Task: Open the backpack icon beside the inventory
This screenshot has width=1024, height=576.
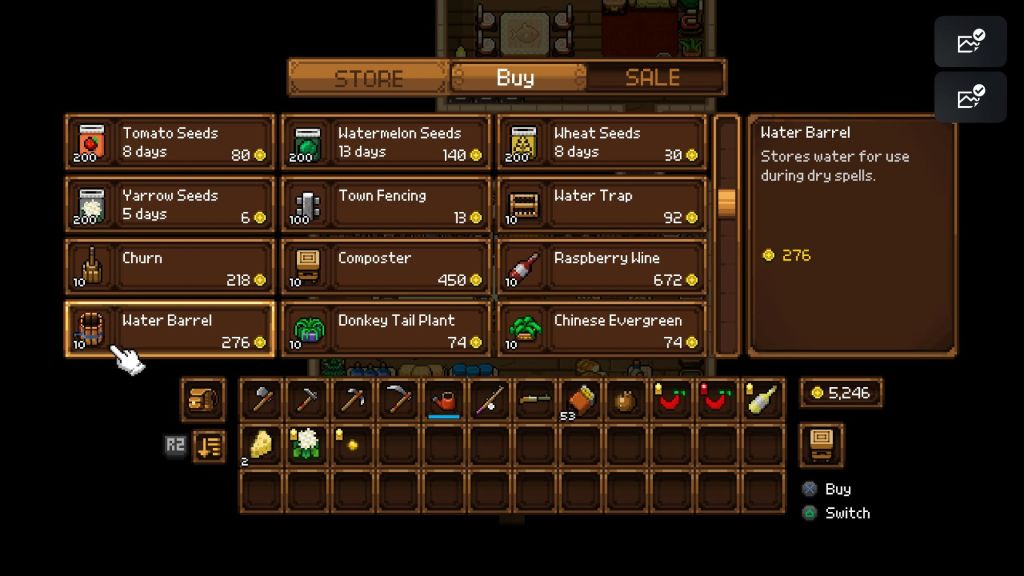Action: point(203,399)
